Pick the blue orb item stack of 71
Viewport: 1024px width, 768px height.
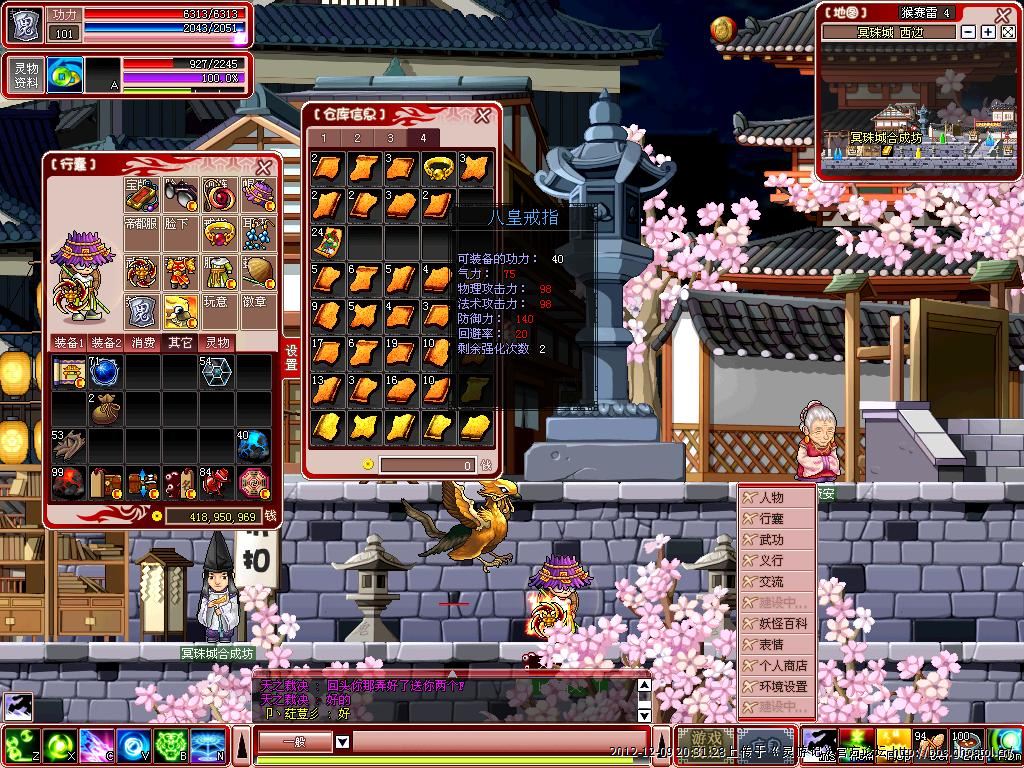point(105,372)
